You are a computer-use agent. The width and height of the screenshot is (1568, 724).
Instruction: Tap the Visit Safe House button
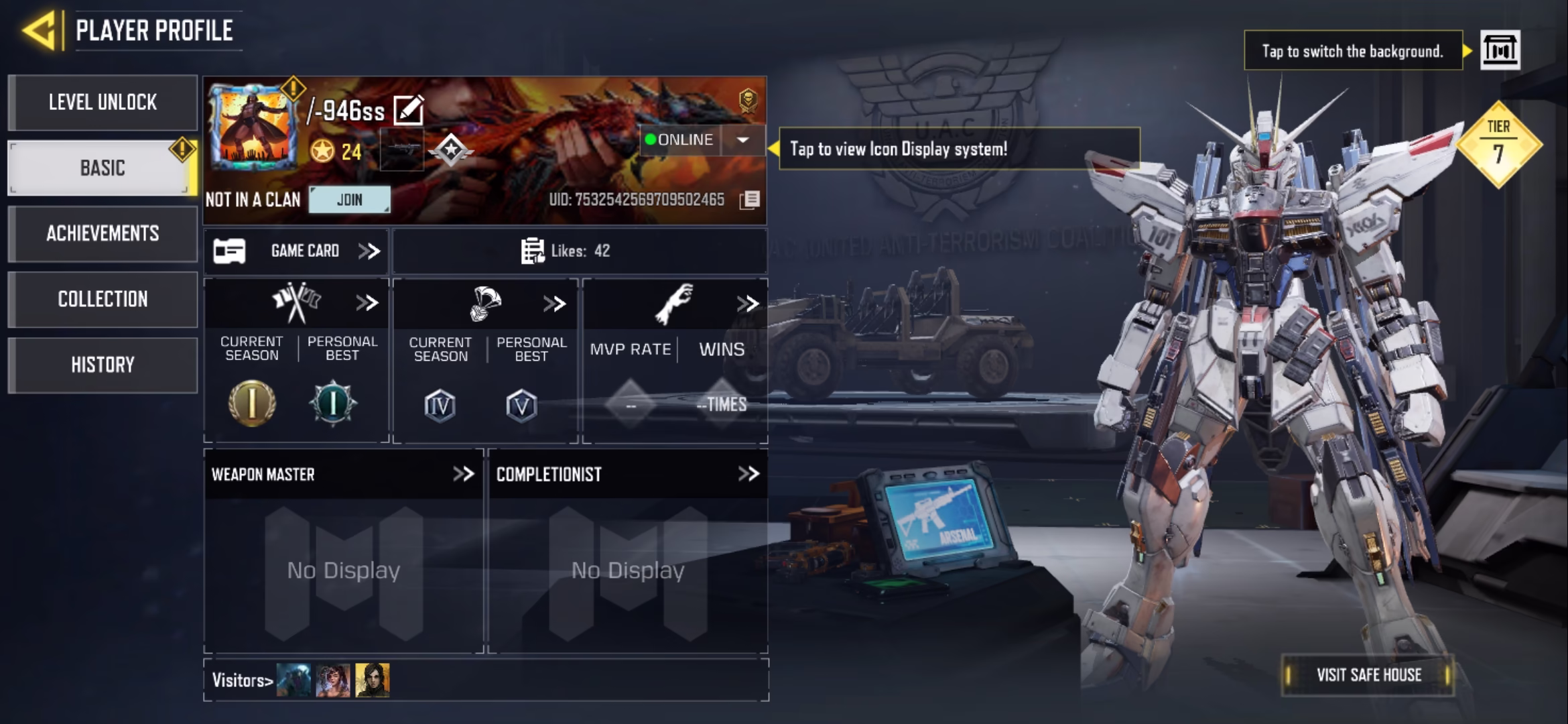(1368, 675)
